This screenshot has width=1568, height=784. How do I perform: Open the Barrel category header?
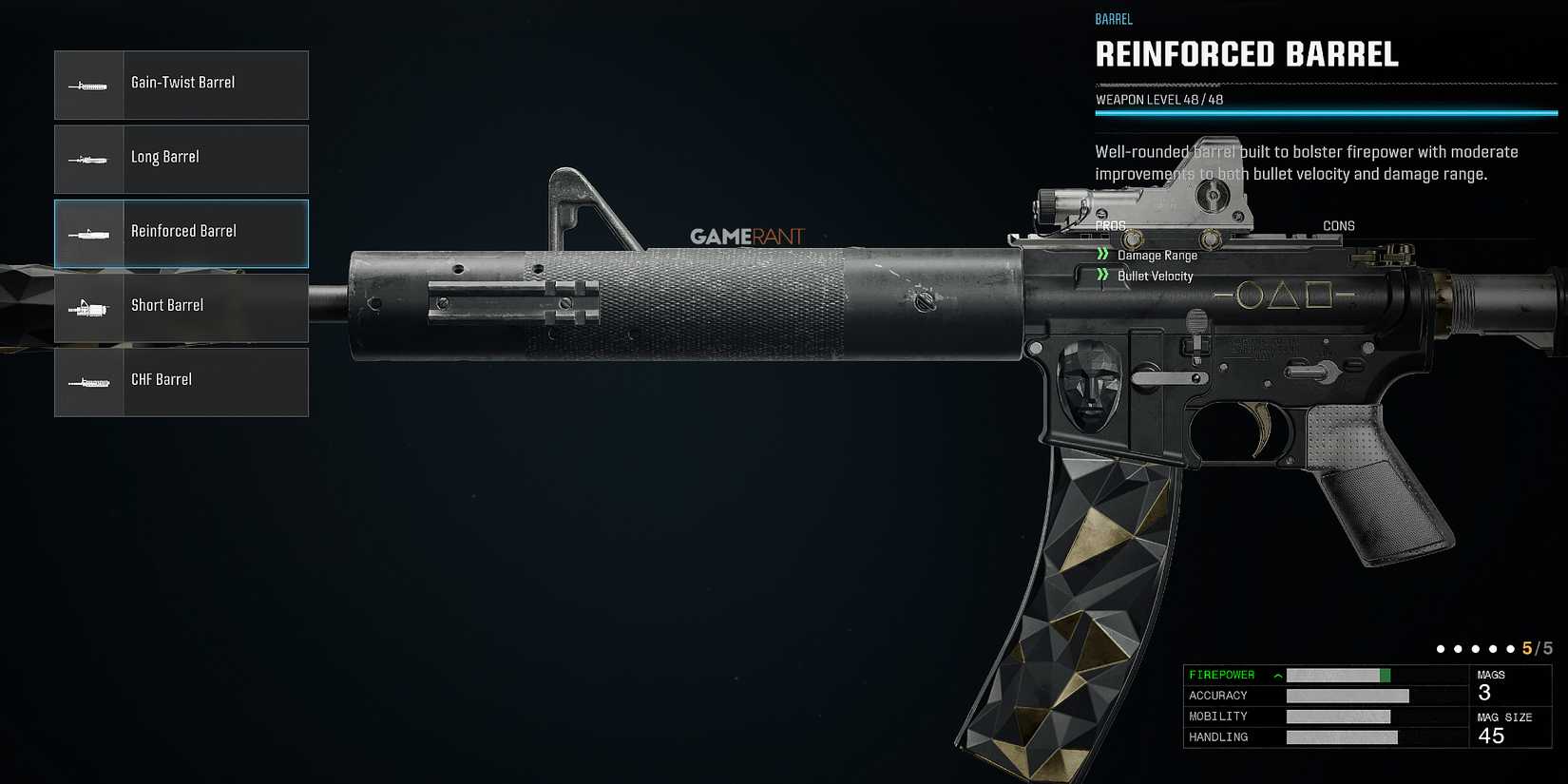(x=1114, y=18)
